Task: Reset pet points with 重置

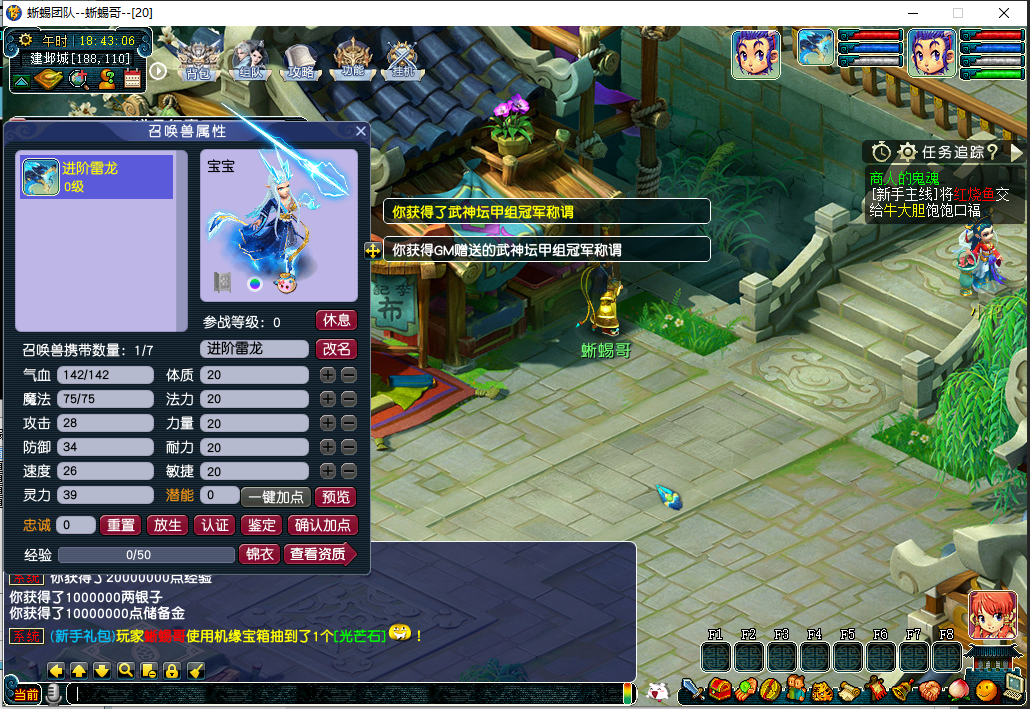Action: tap(122, 525)
